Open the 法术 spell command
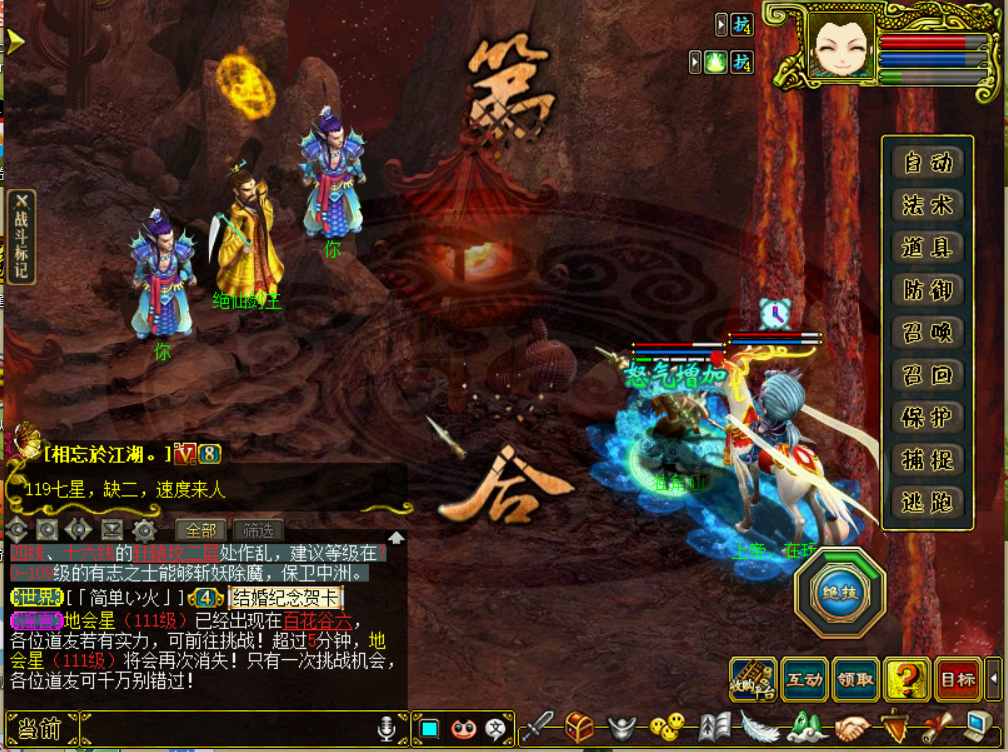 (x=927, y=205)
